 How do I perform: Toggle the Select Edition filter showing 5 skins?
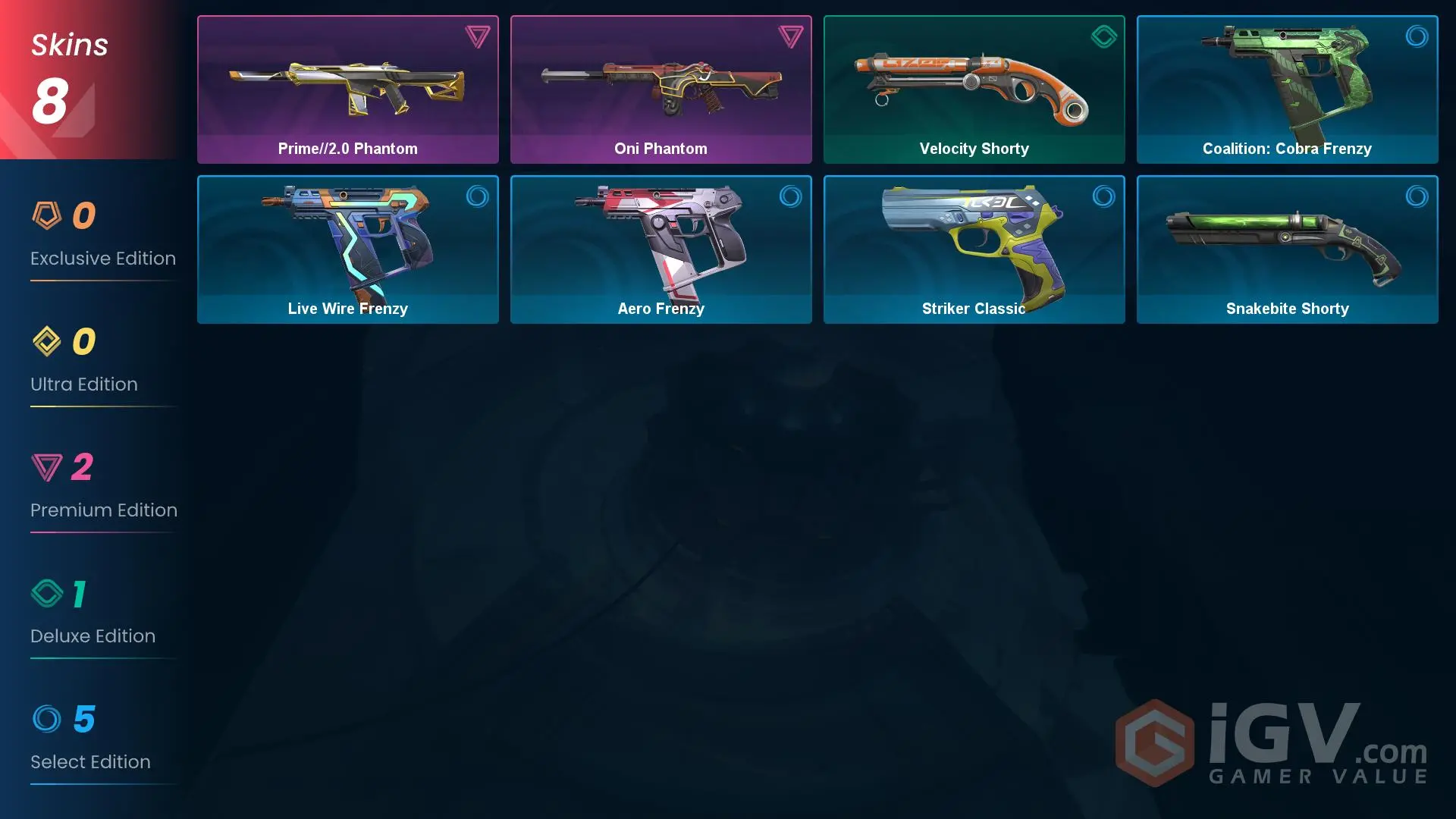point(90,741)
